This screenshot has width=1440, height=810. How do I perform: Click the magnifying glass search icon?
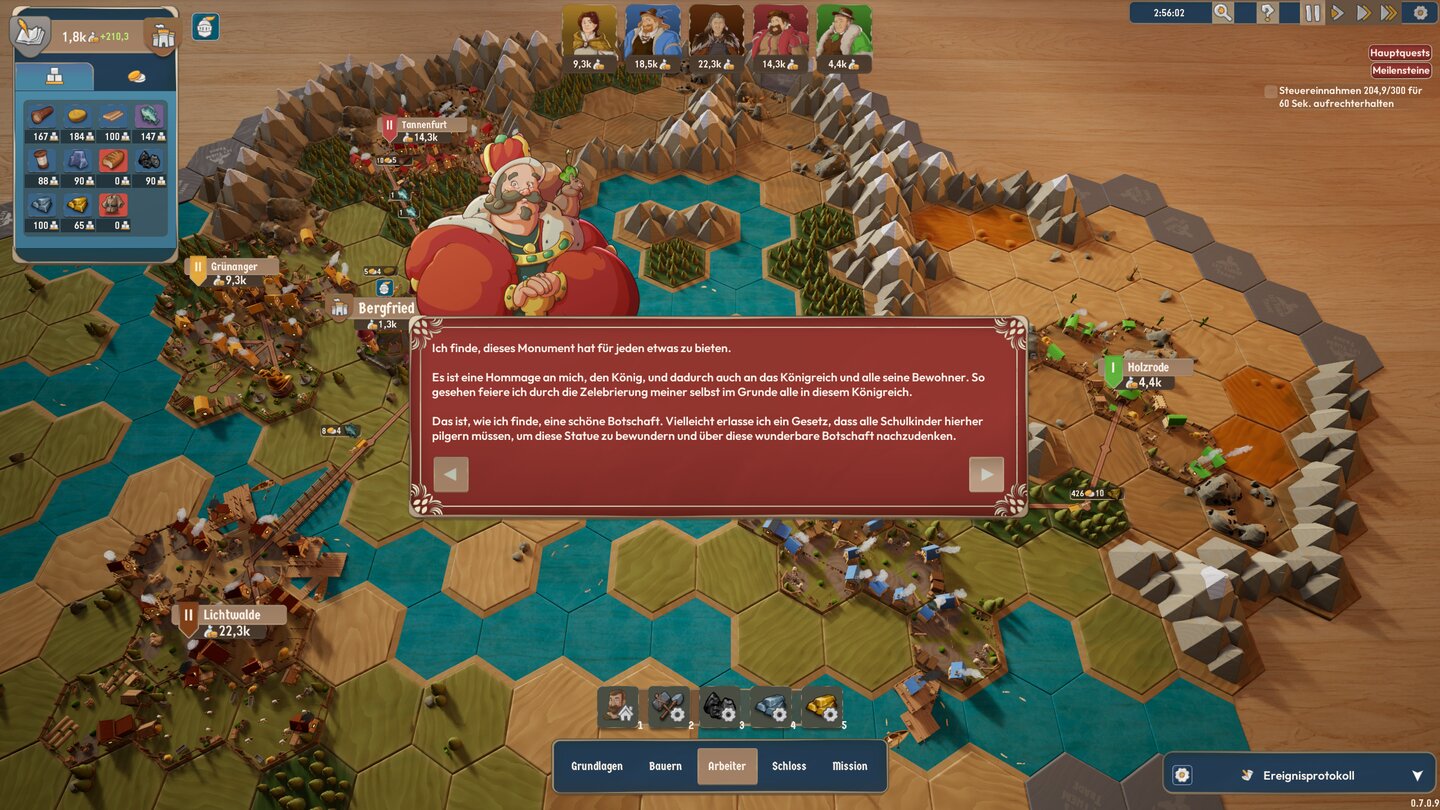pos(1222,13)
